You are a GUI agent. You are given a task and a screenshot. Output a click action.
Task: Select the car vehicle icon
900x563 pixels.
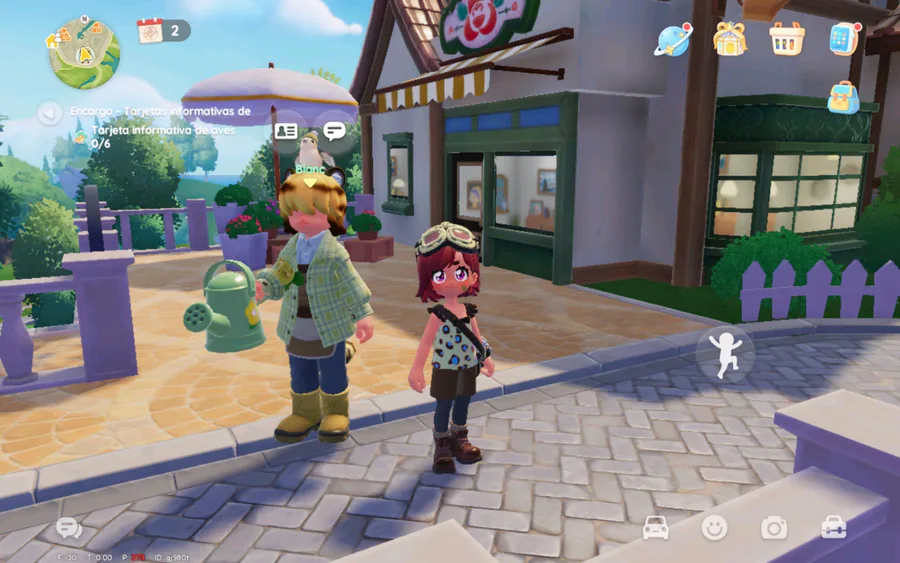pyautogui.click(x=656, y=528)
